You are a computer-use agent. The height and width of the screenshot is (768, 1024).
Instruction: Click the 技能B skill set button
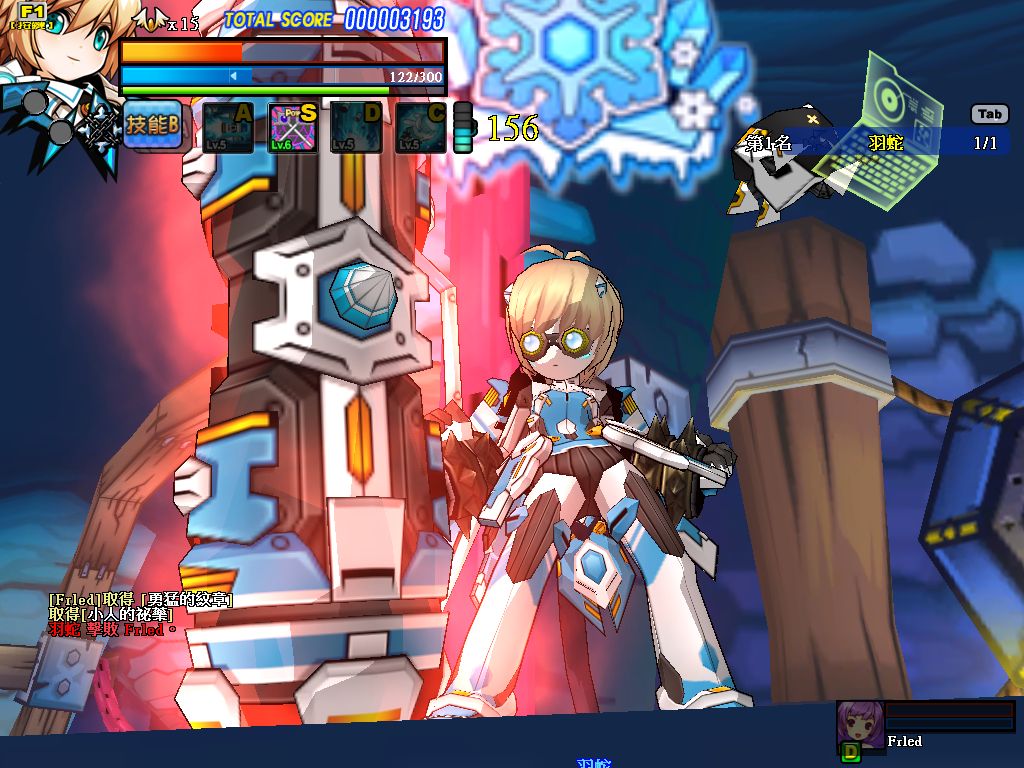(153, 126)
